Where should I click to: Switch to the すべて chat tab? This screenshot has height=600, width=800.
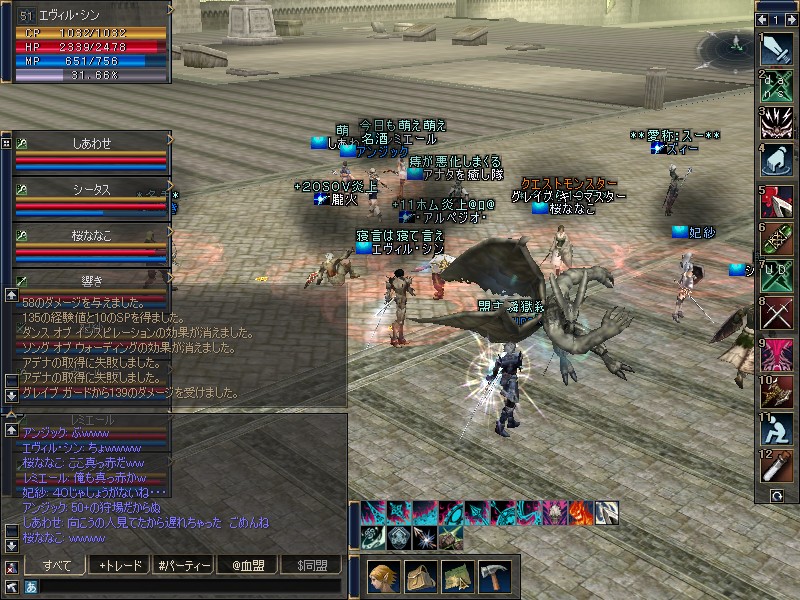tap(58, 566)
